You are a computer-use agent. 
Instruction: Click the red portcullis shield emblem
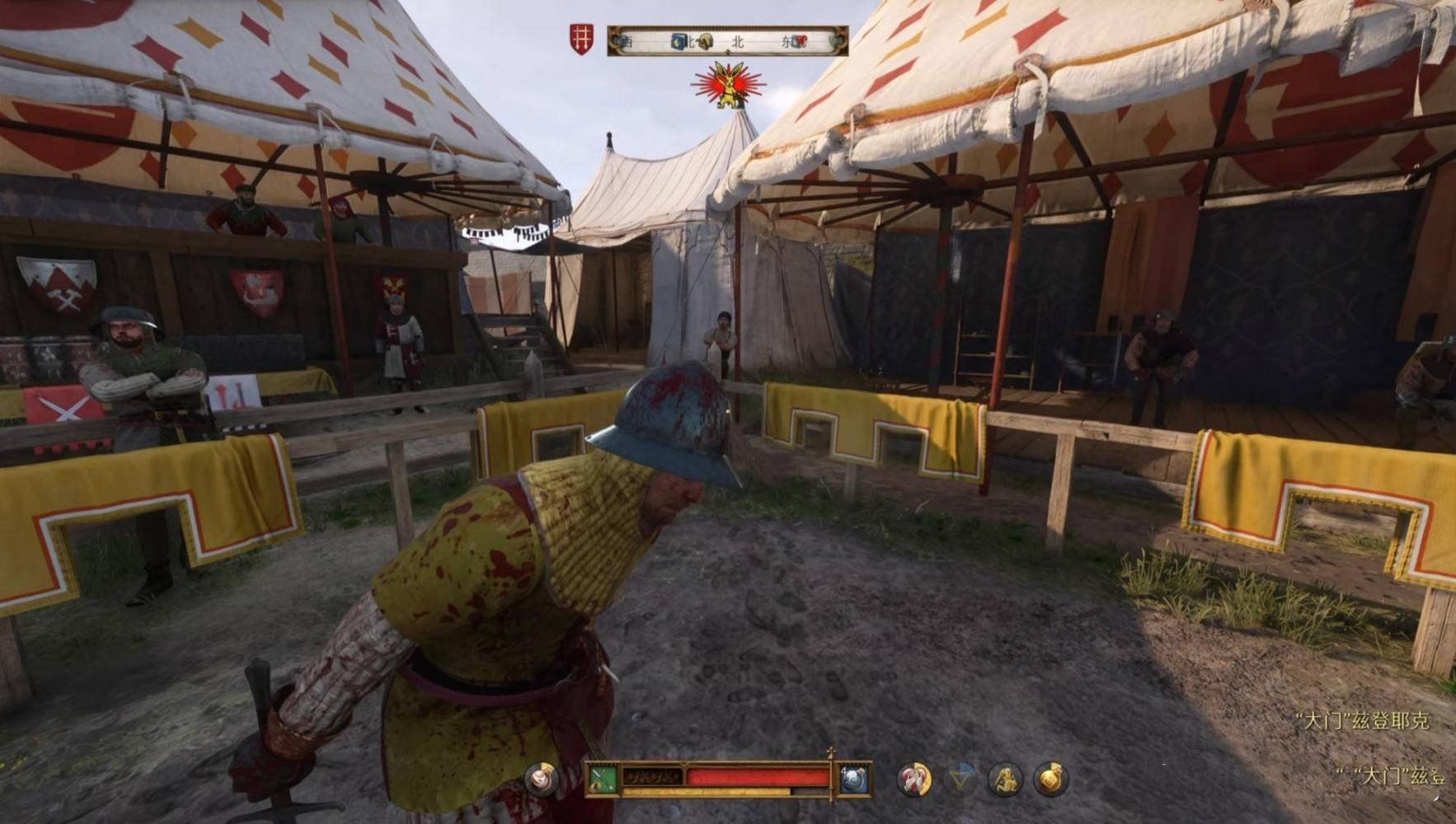coord(581,40)
